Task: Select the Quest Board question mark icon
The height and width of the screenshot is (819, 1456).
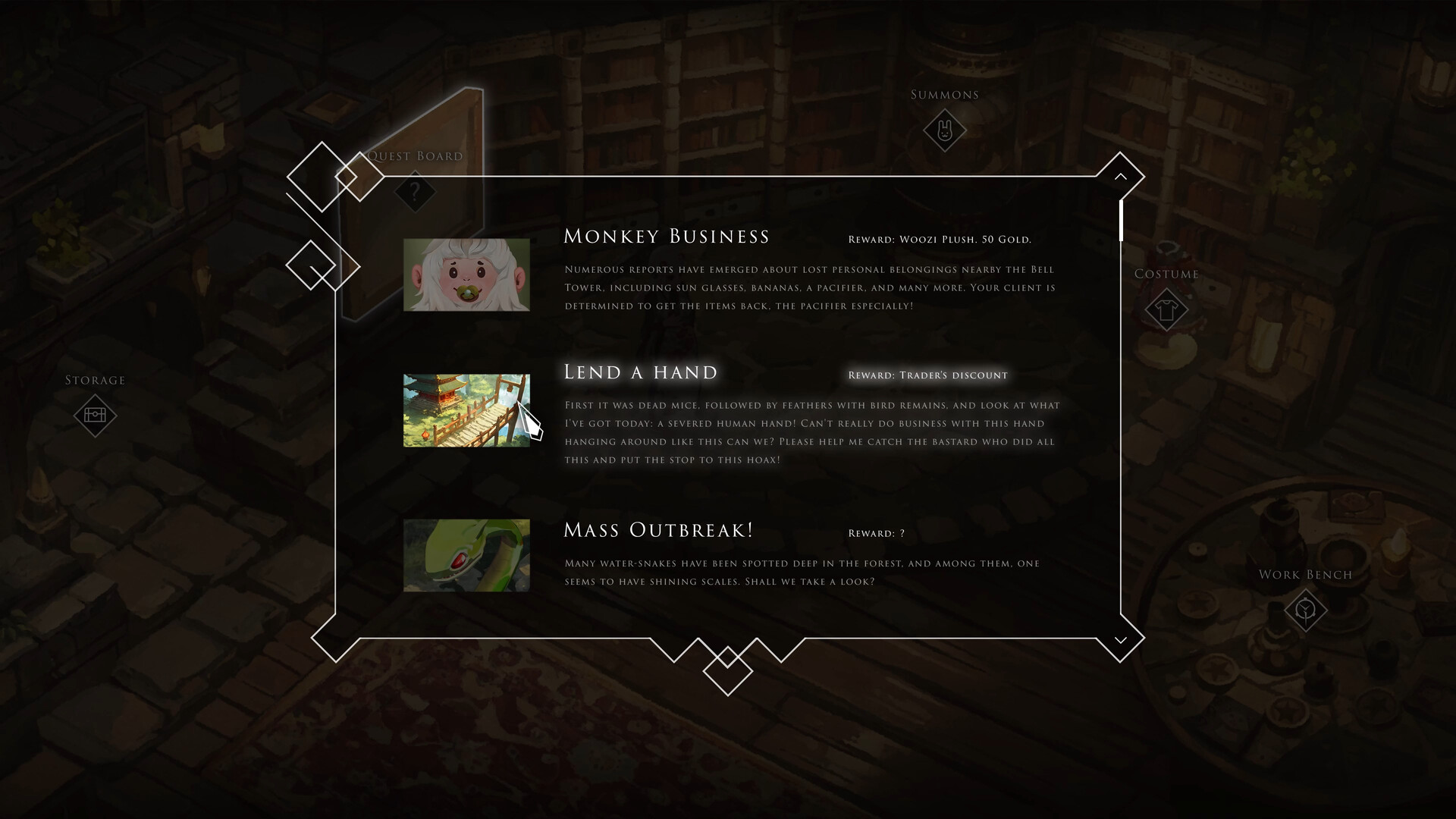Action: click(413, 191)
